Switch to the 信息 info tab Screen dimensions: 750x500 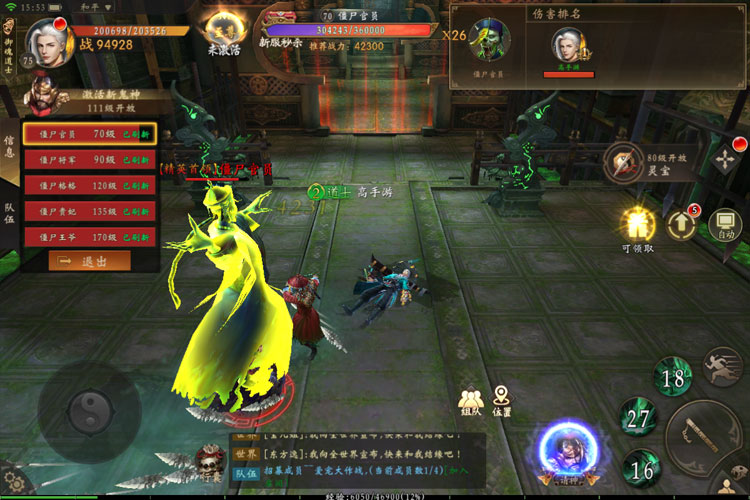9,147
